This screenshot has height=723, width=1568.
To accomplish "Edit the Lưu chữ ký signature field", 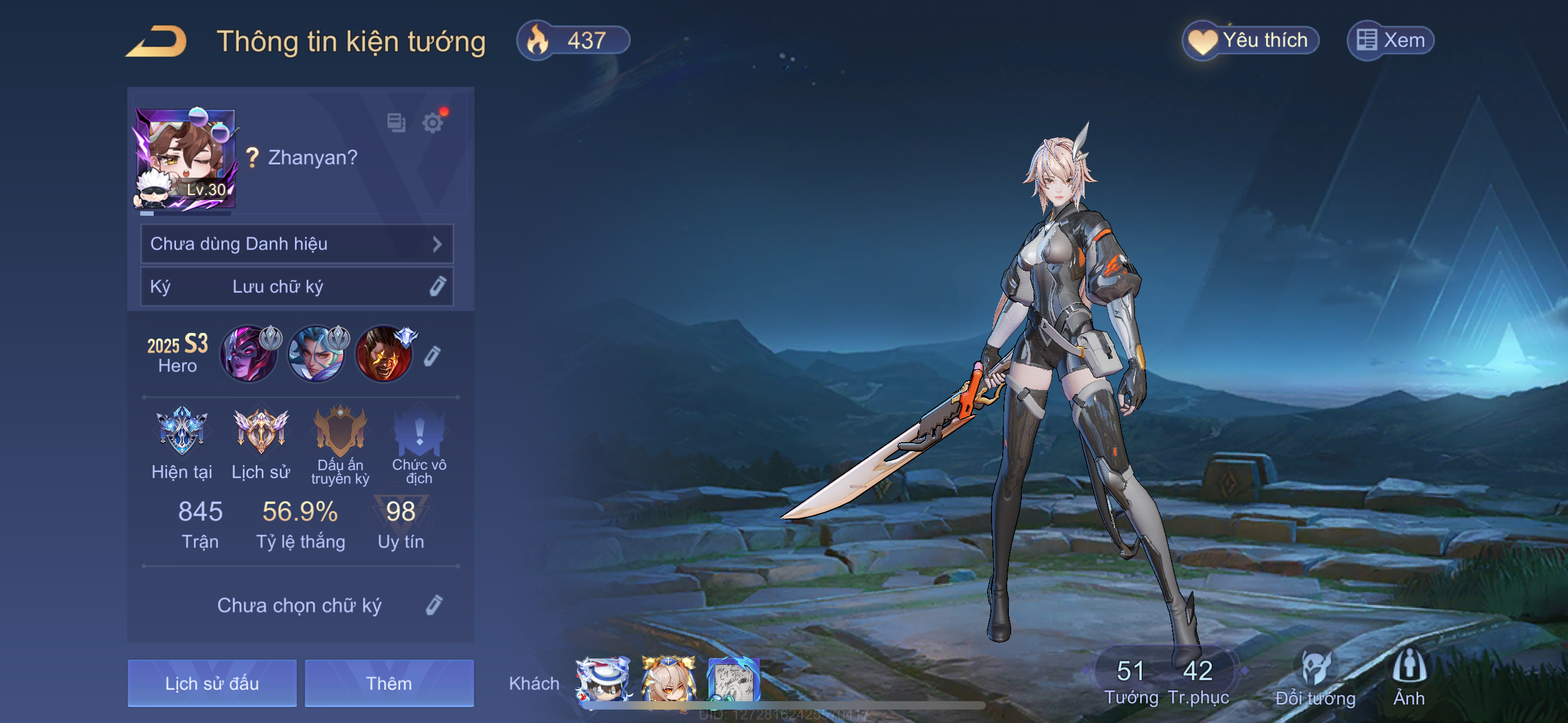I will pyautogui.click(x=297, y=286).
